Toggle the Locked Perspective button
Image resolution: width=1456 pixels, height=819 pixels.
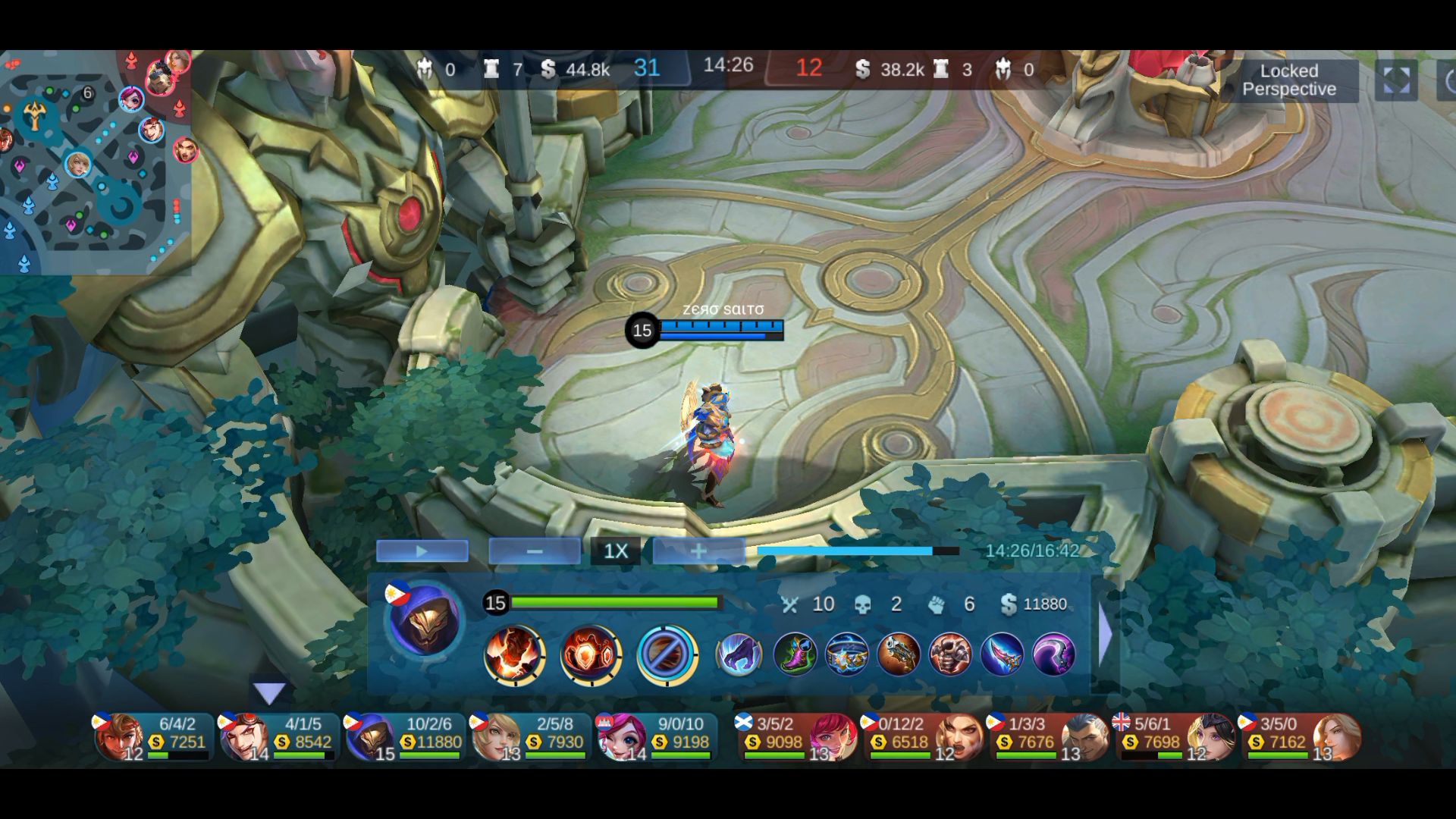click(x=1288, y=80)
